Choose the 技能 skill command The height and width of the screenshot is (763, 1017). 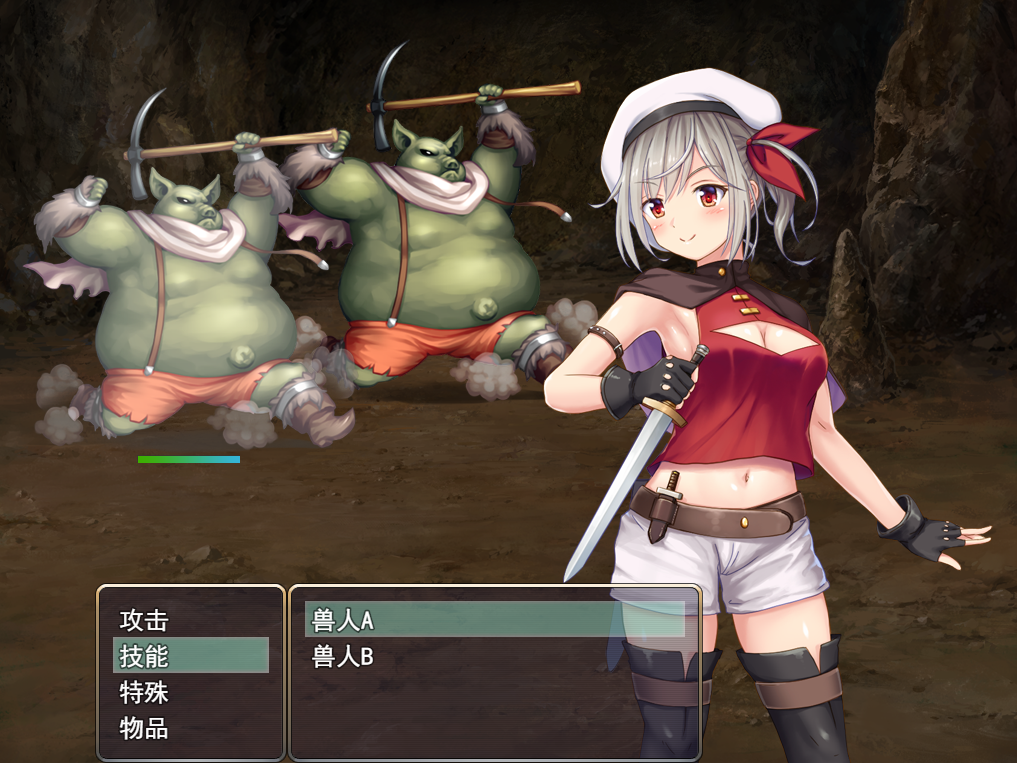(x=145, y=656)
